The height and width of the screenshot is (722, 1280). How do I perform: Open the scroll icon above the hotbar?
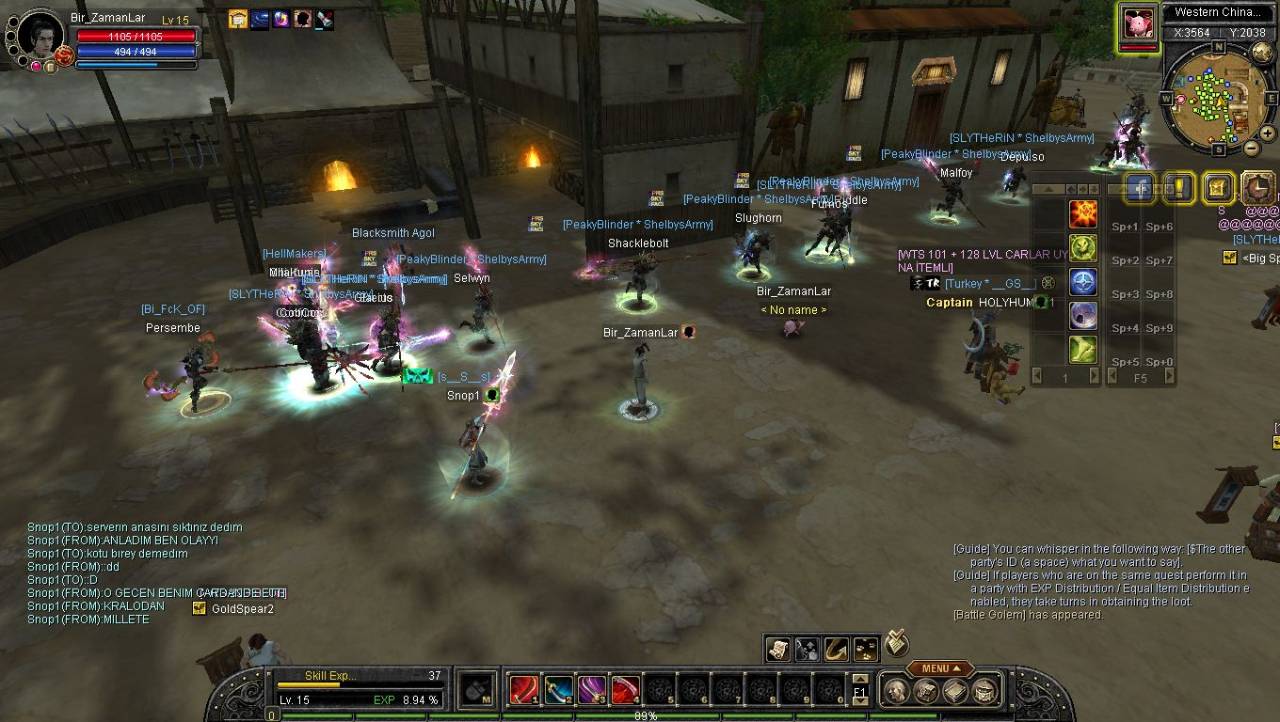click(x=778, y=650)
